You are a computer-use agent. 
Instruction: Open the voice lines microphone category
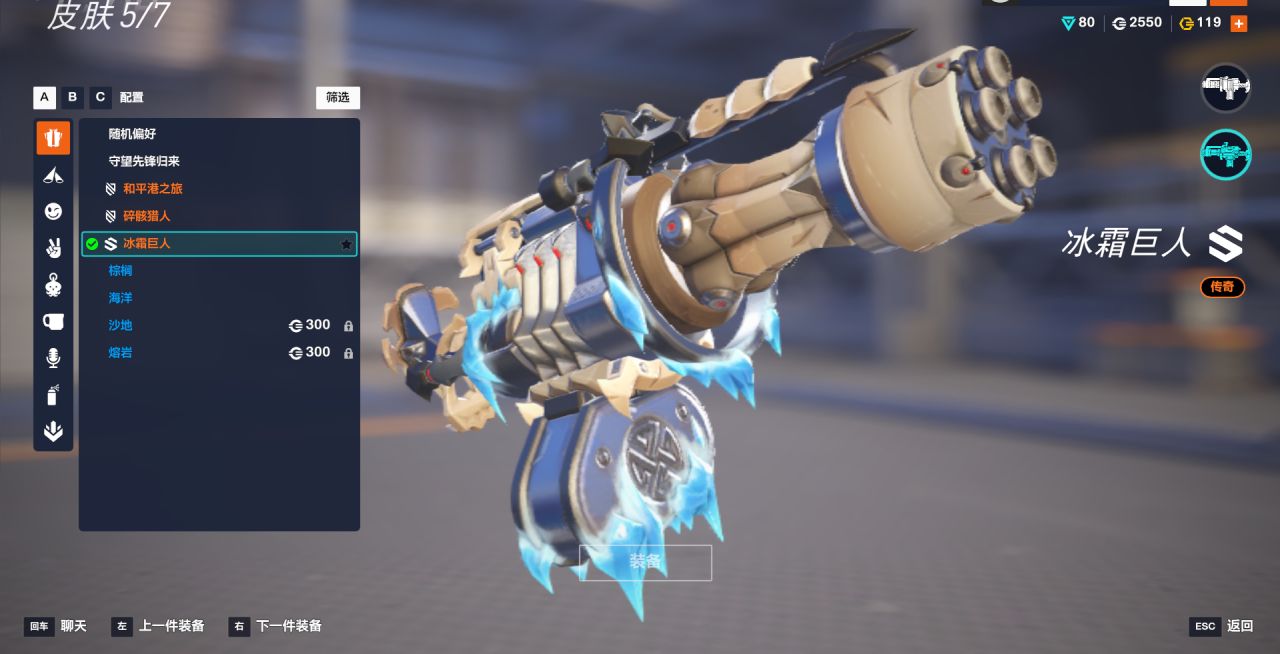pos(53,358)
